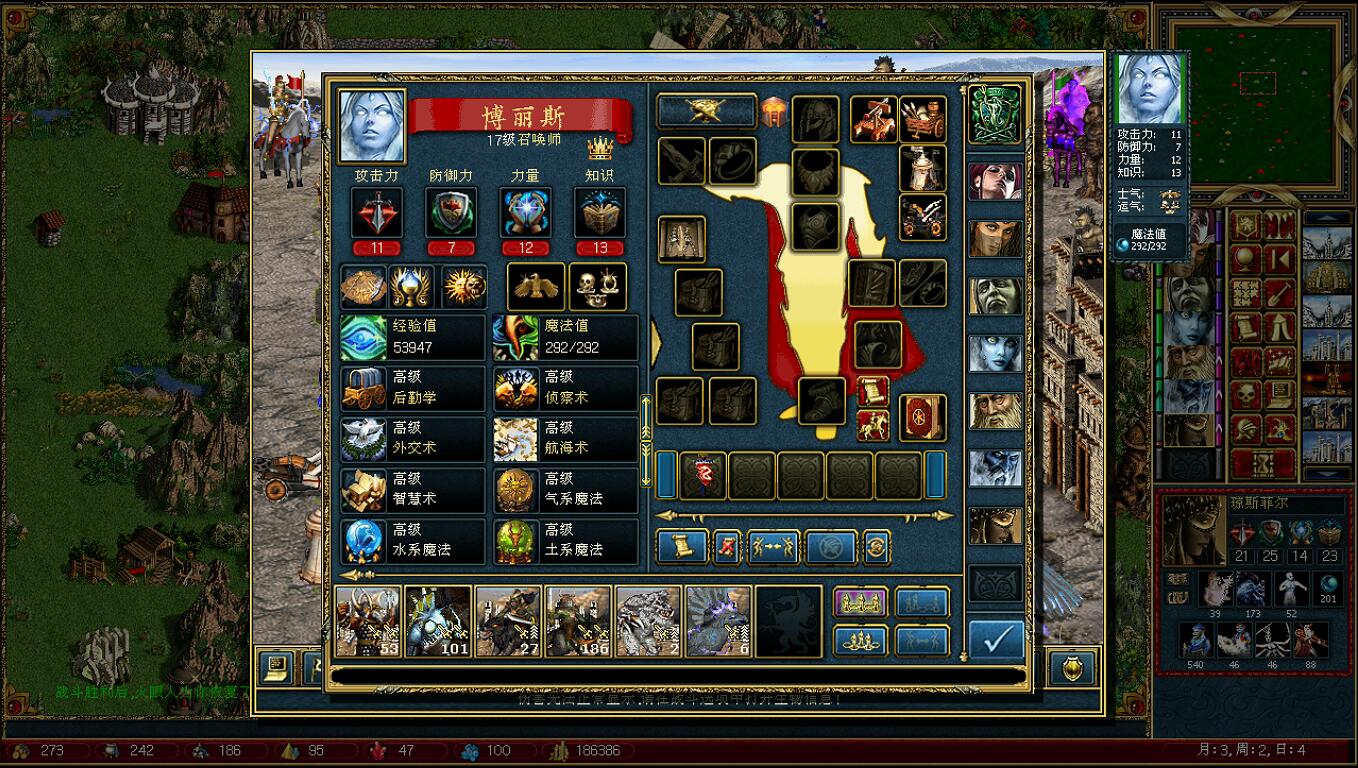Screen dimensions: 1358x768
Task: View the Advanced Earth Magic skill
Action: 565,540
